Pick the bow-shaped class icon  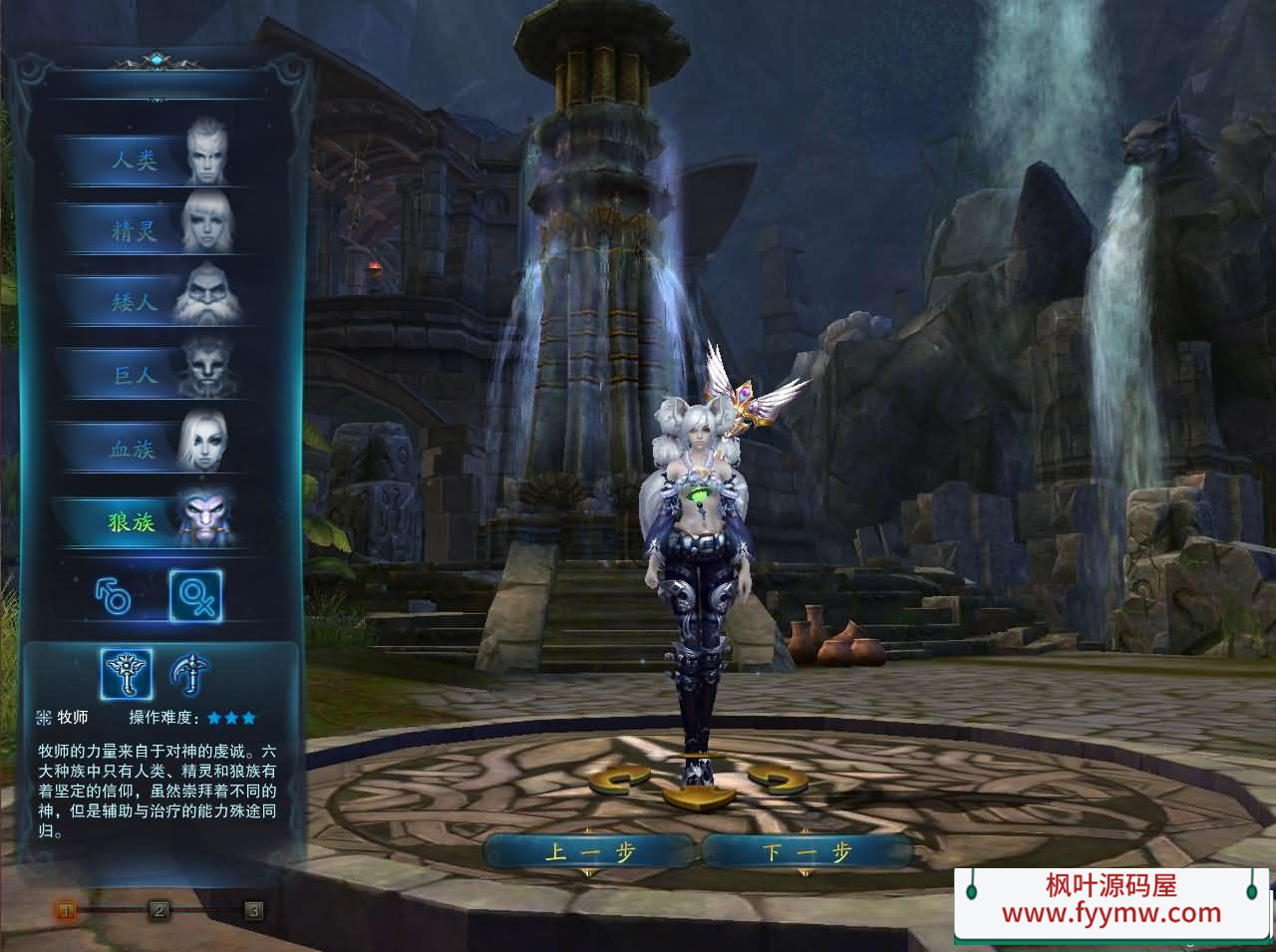tap(187, 674)
